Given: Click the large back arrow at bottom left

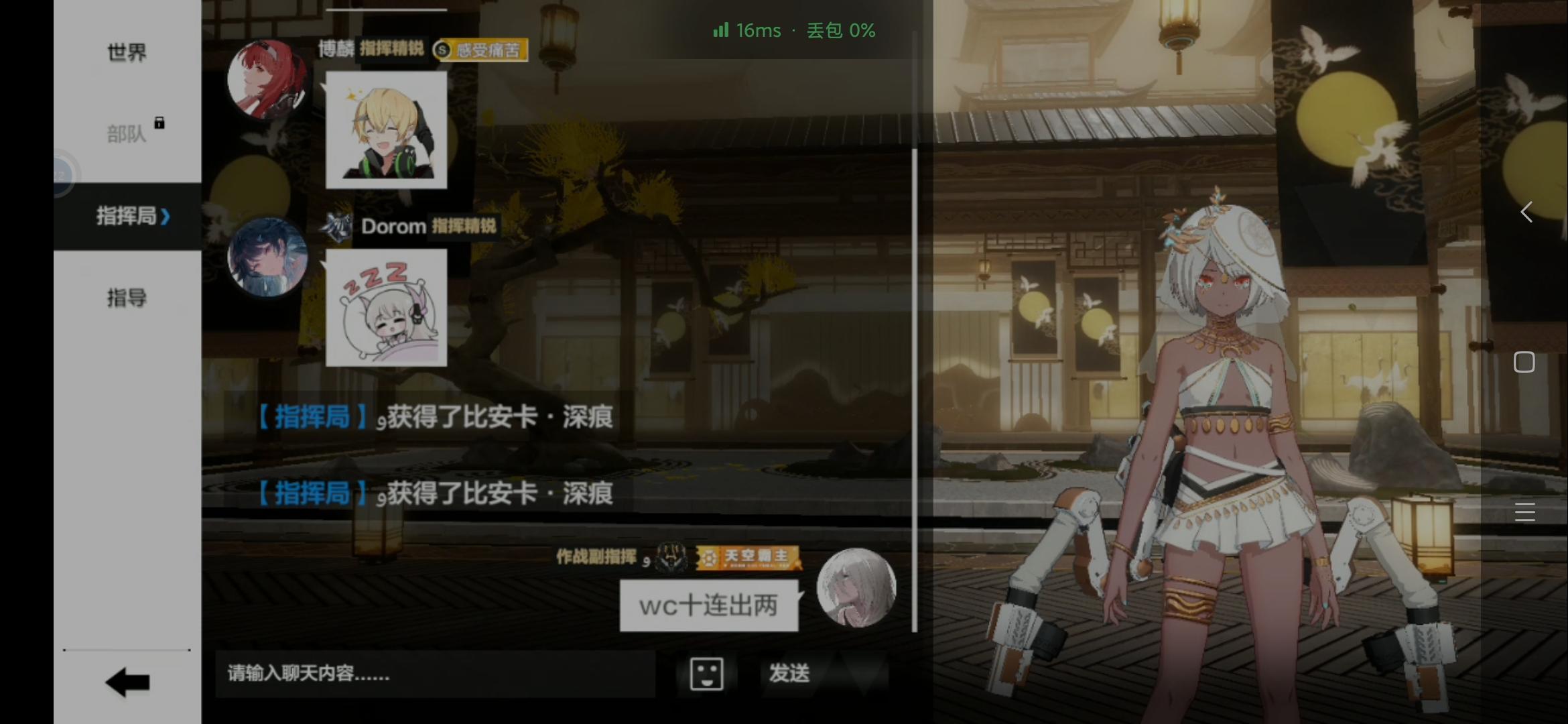Looking at the screenshot, I should [126, 682].
